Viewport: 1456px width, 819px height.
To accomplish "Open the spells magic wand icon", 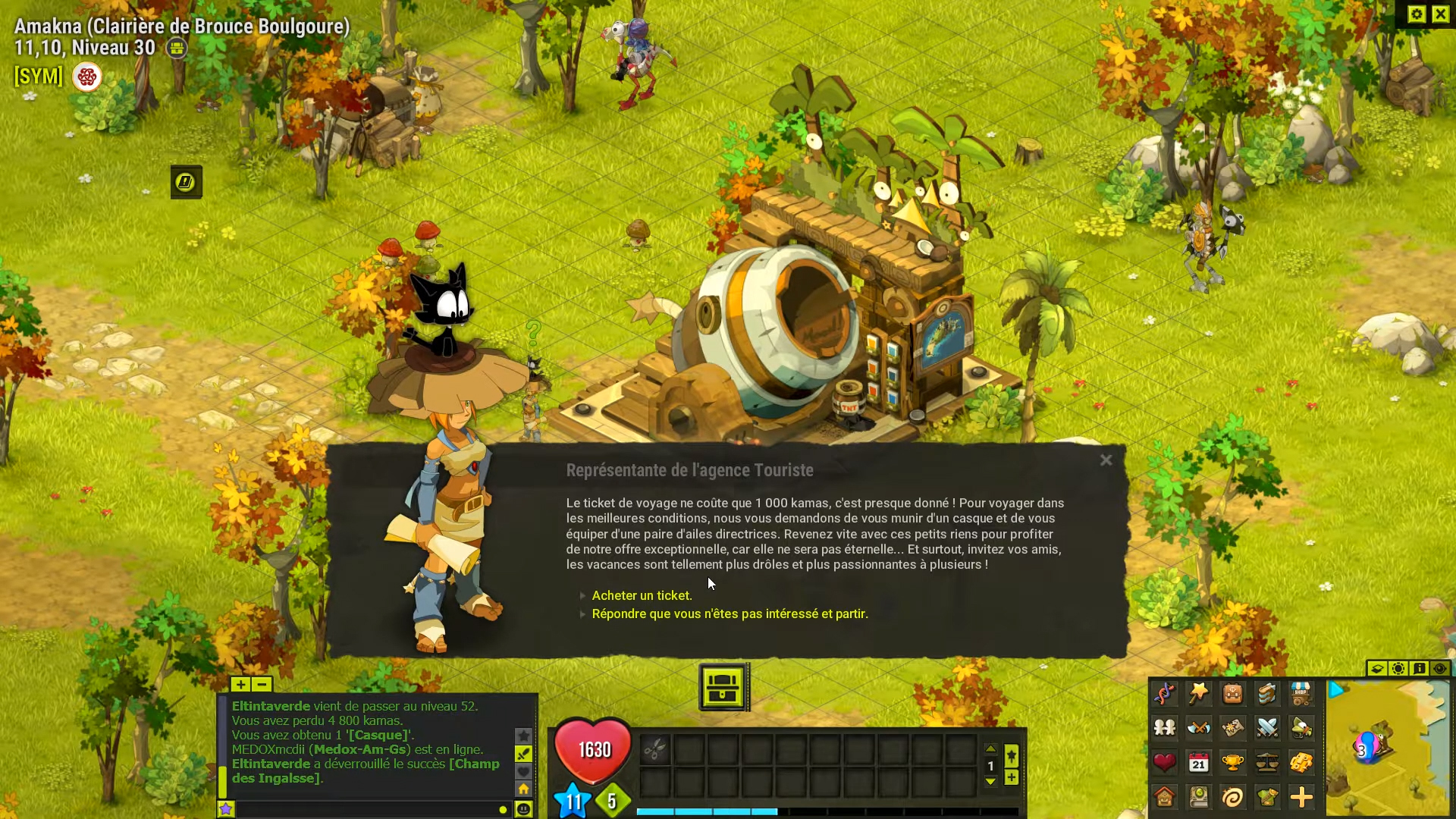I will [x=1200, y=694].
